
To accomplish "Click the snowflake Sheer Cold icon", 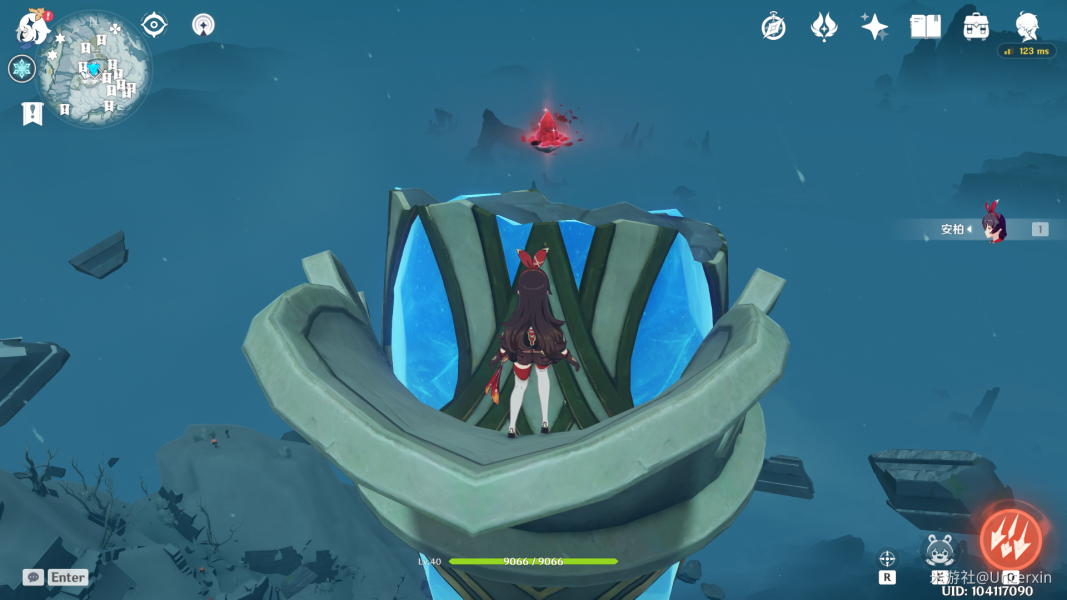I will click(21, 68).
